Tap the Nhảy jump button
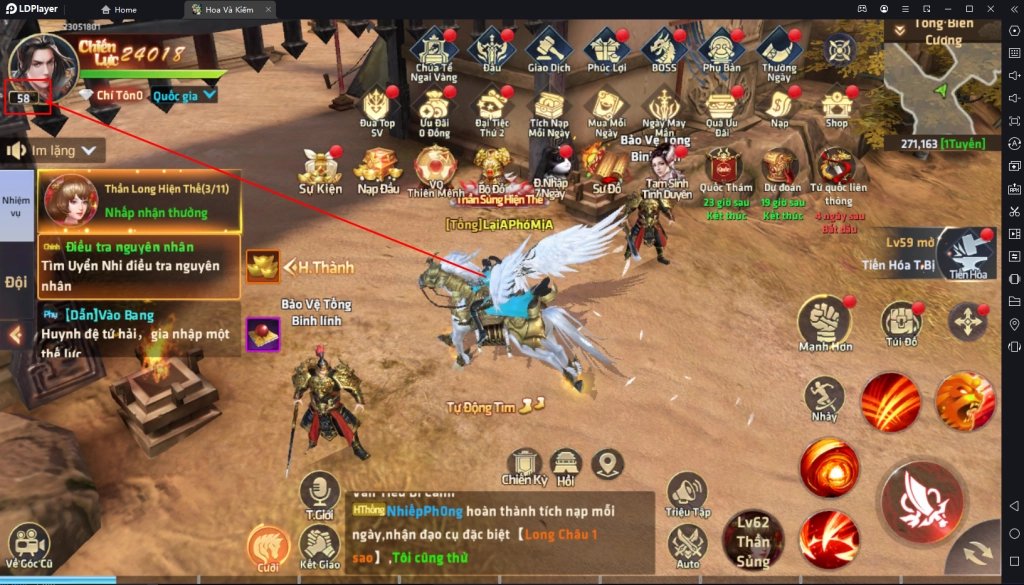The height and width of the screenshot is (585, 1024). click(x=824, y=397)
